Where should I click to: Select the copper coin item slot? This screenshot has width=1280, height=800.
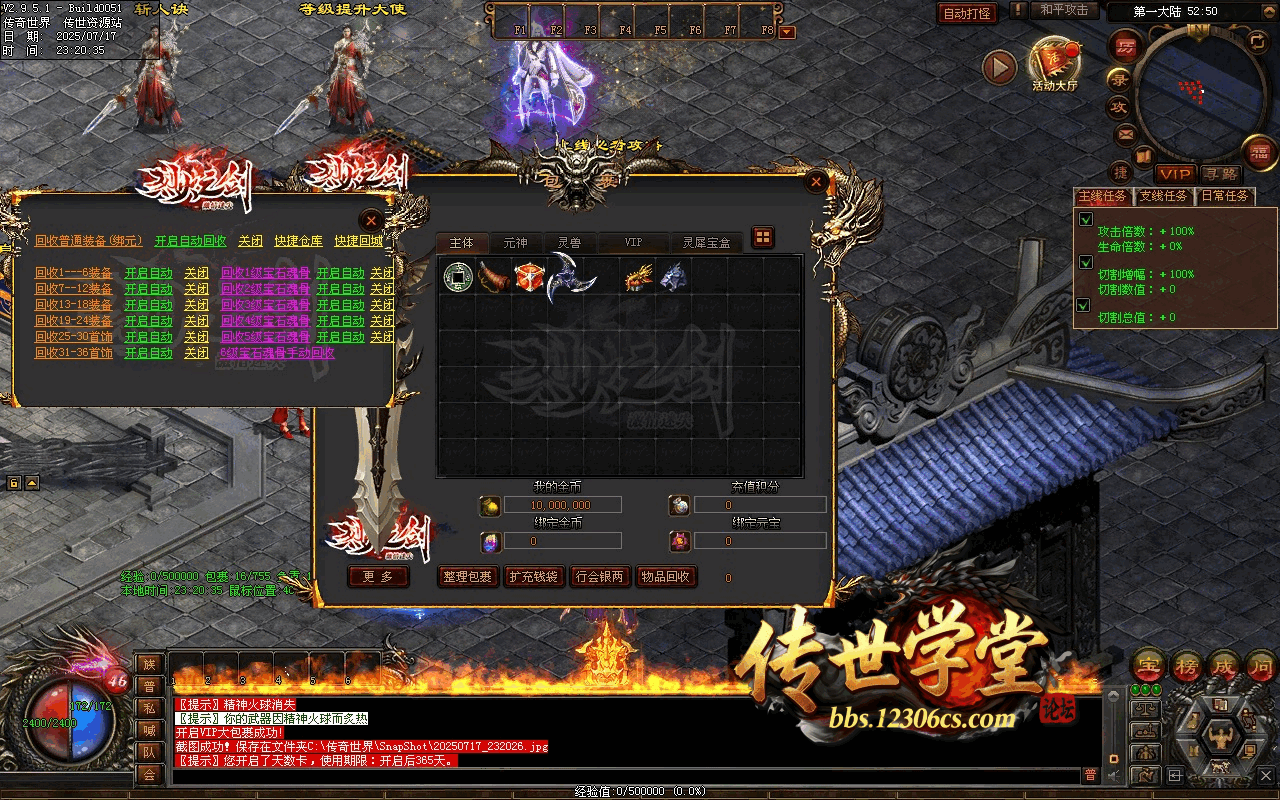456,276
